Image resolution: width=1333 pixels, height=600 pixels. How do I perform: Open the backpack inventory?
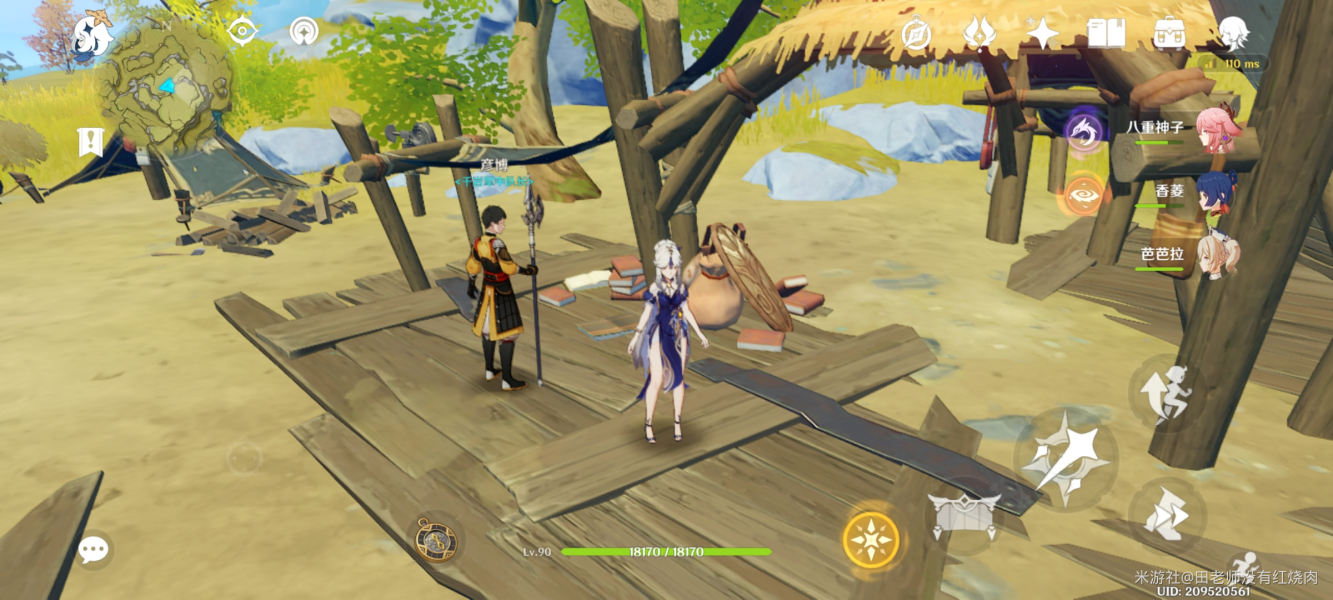click(x=1169, y=34)
